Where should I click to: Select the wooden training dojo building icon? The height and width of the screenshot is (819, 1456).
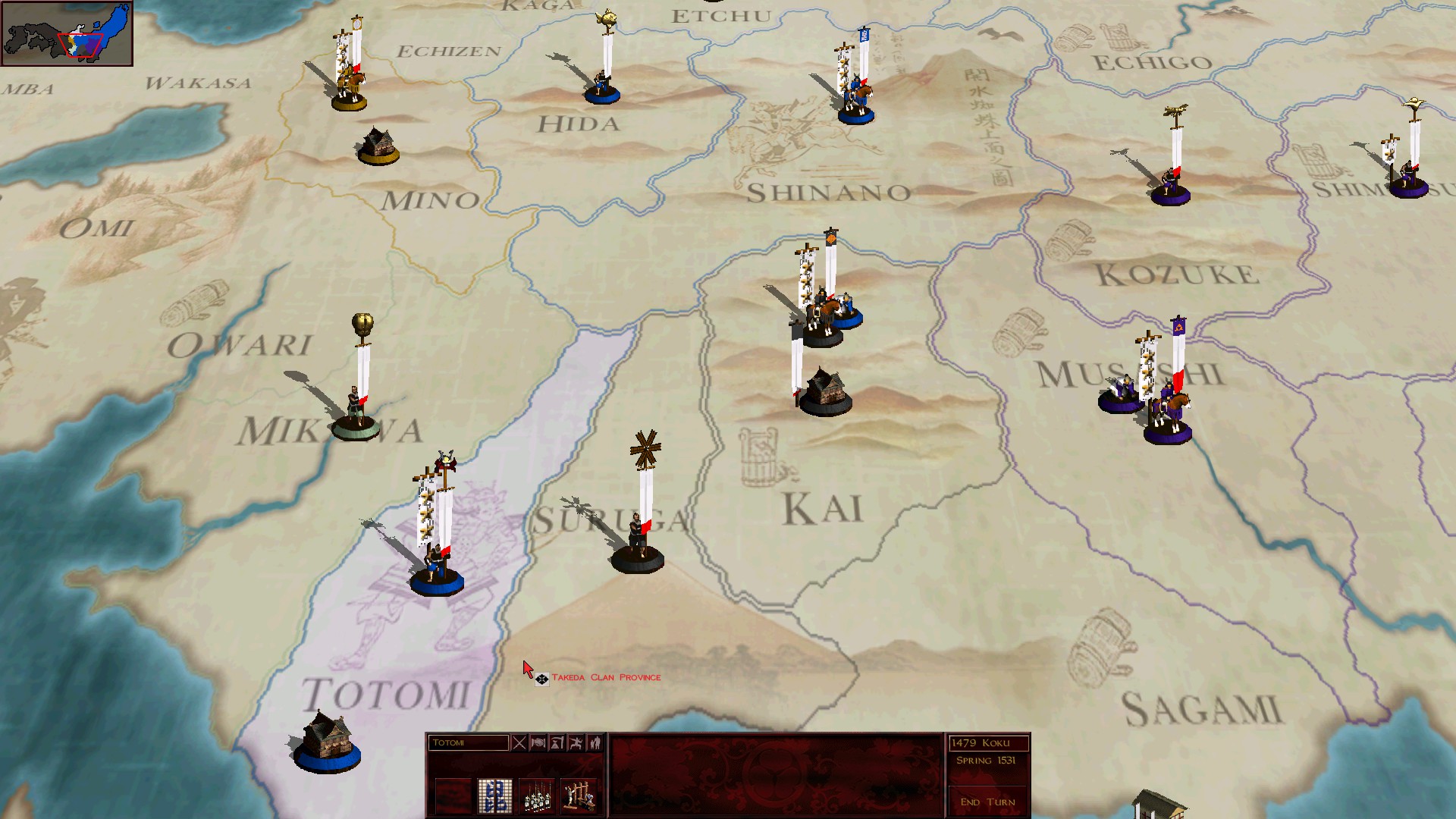579,796
